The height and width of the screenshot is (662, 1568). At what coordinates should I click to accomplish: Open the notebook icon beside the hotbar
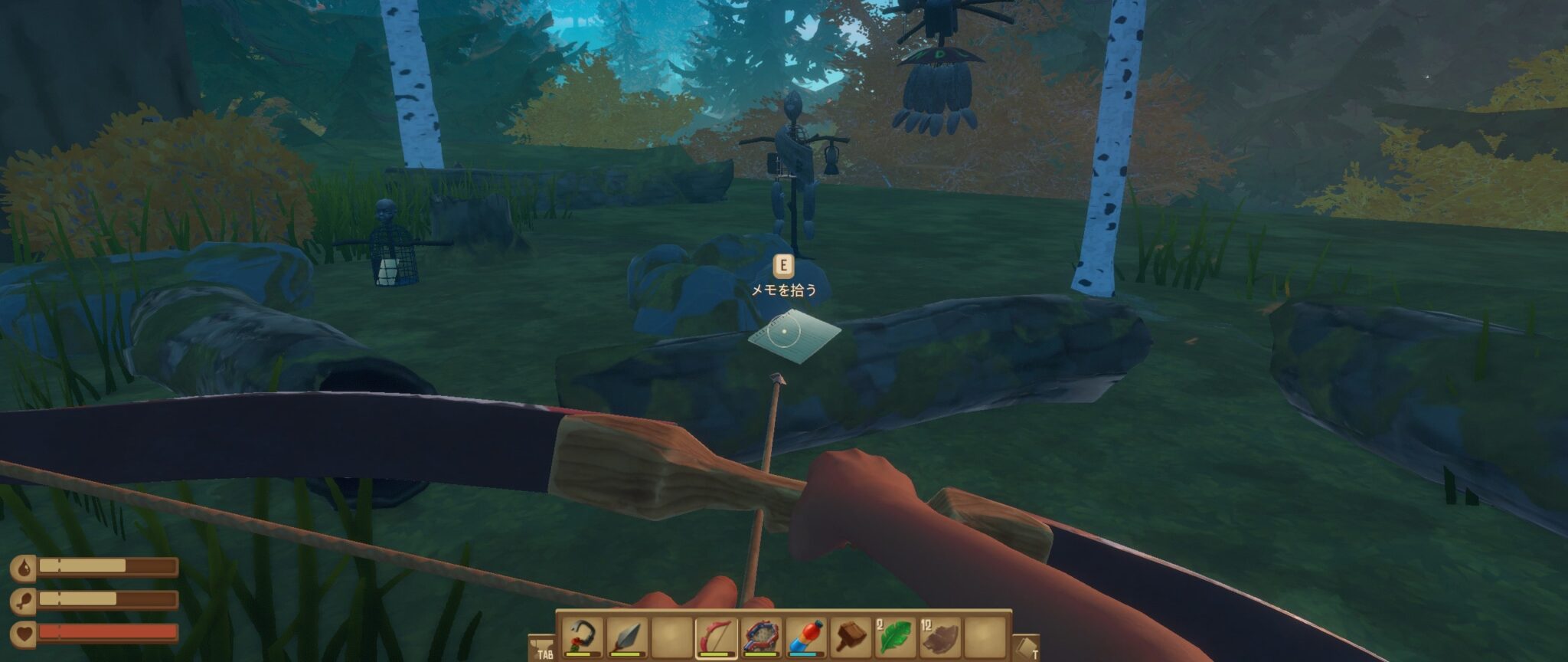point(1024,647)
